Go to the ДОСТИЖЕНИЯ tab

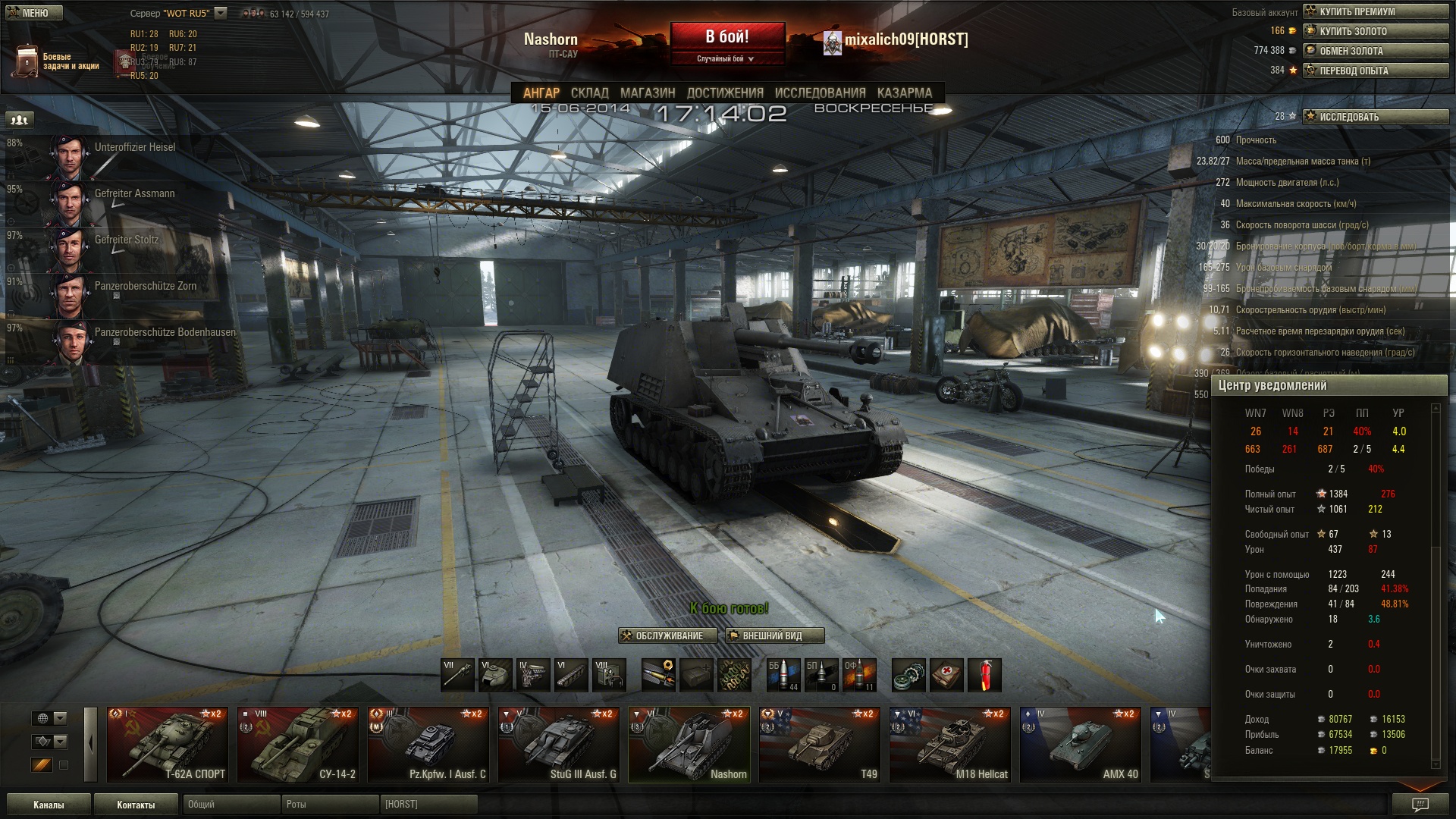[724, 93]
